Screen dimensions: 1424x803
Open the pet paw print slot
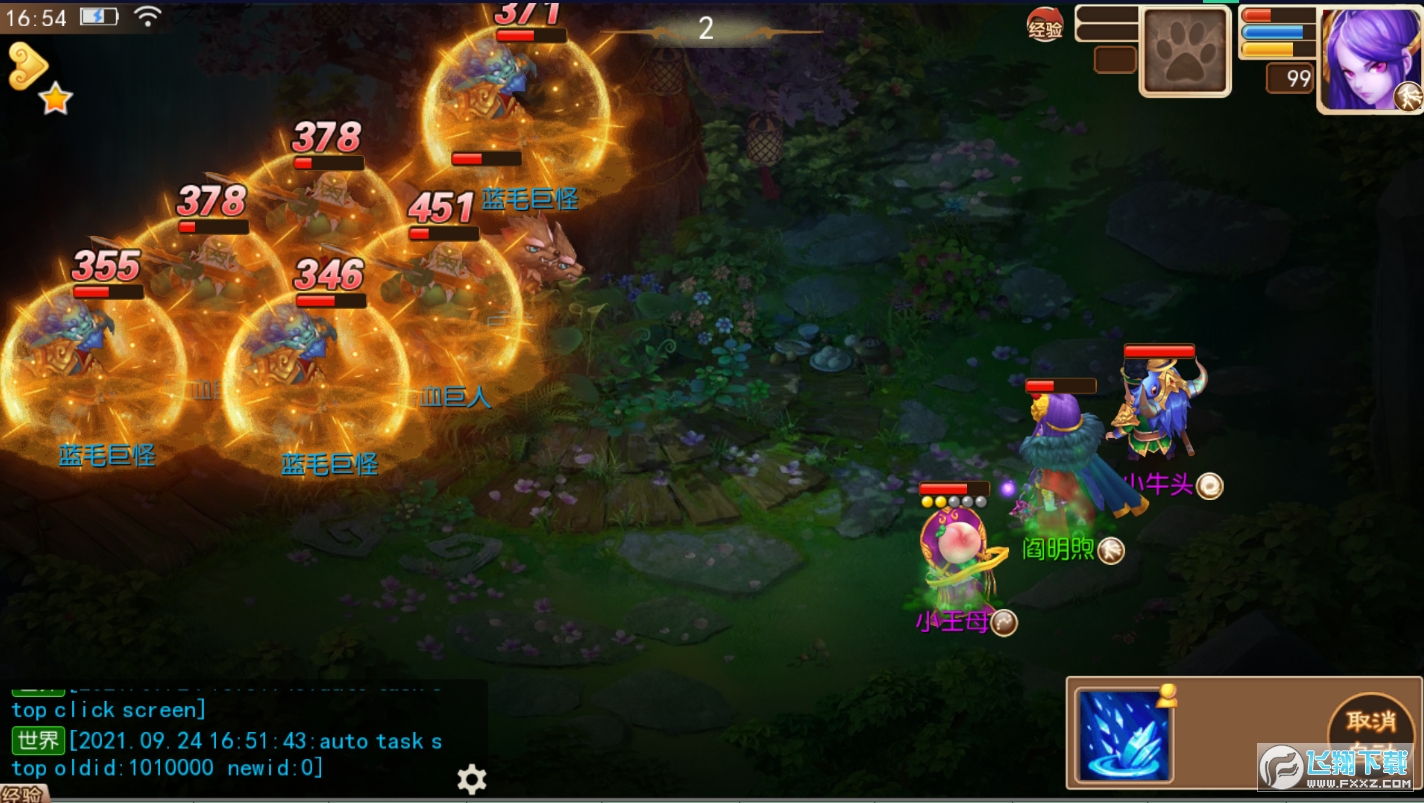tap(1185, 52)
